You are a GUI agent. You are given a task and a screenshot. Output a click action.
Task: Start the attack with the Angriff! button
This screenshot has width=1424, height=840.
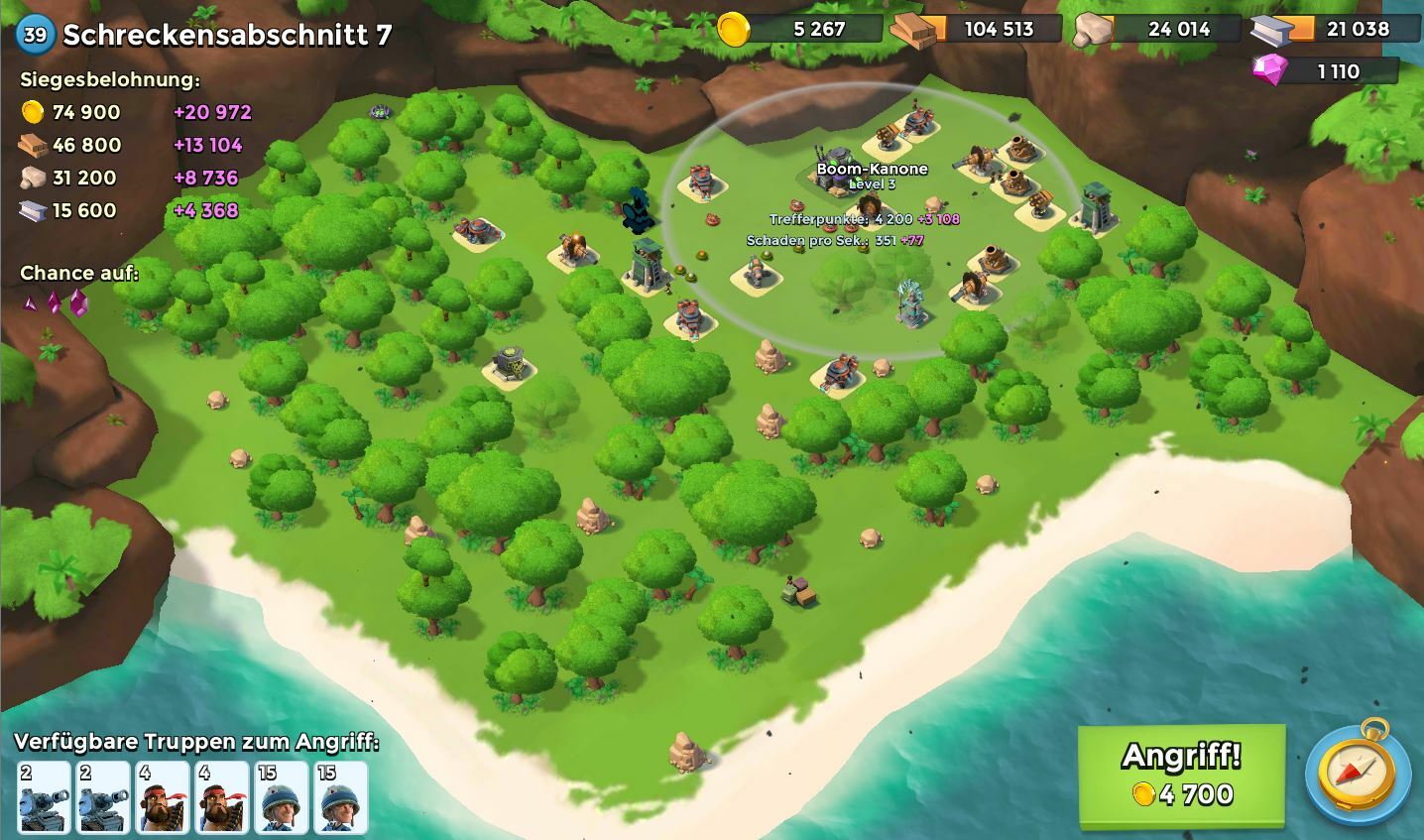(x=1181, y=774)
